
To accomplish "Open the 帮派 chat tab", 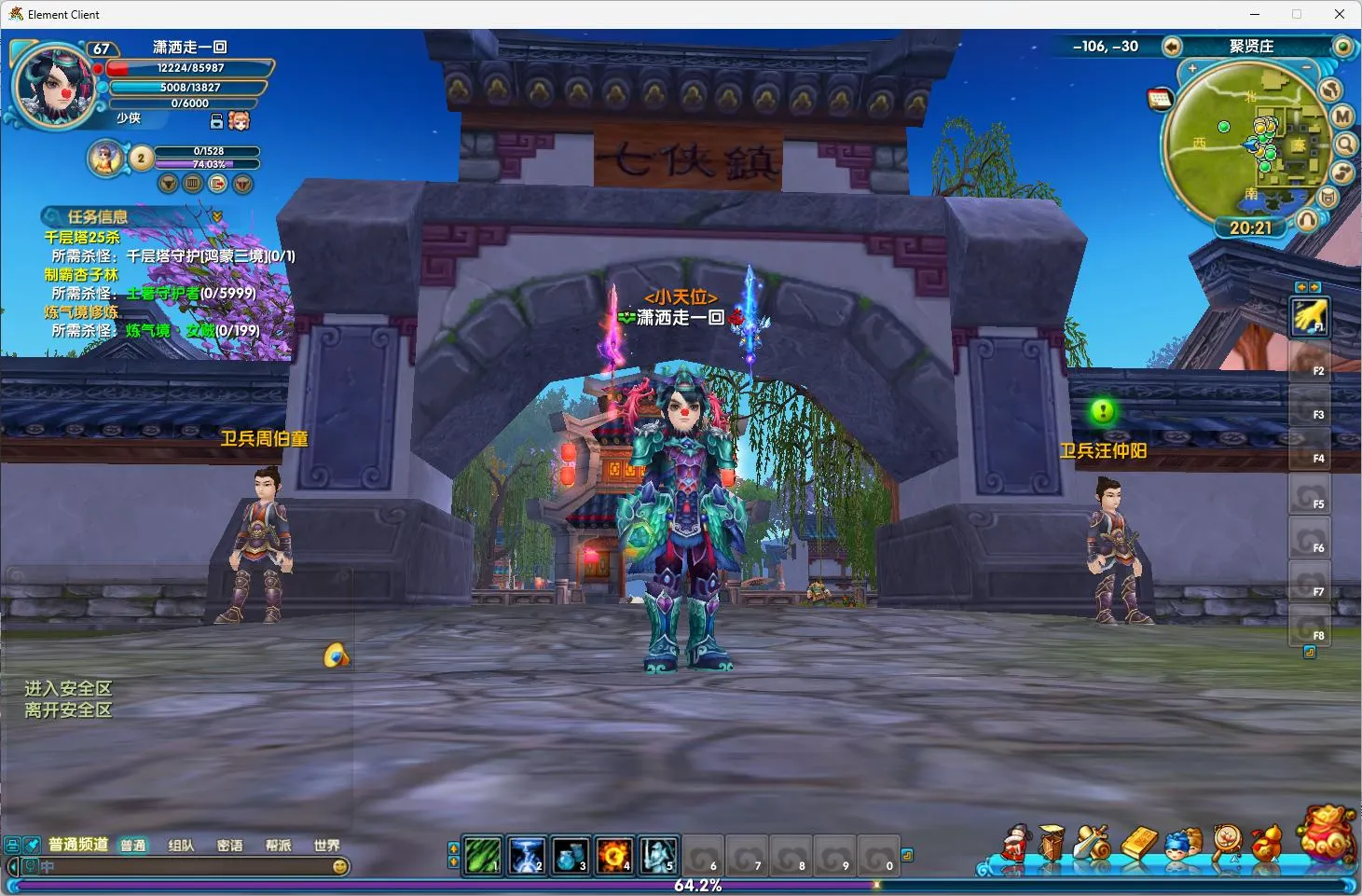I will click(x=278, y=846).
